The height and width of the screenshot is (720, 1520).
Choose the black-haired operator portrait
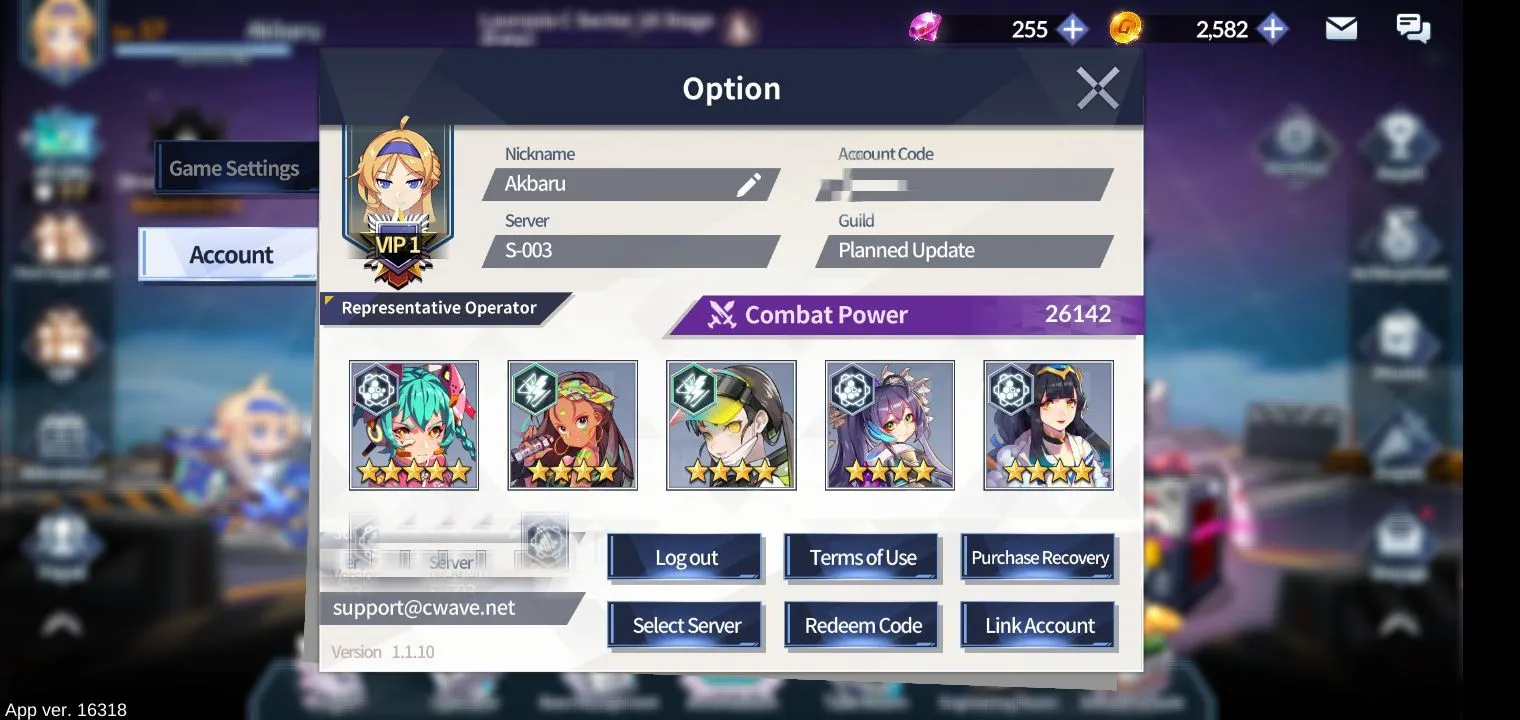click(x=1048, y=425)
